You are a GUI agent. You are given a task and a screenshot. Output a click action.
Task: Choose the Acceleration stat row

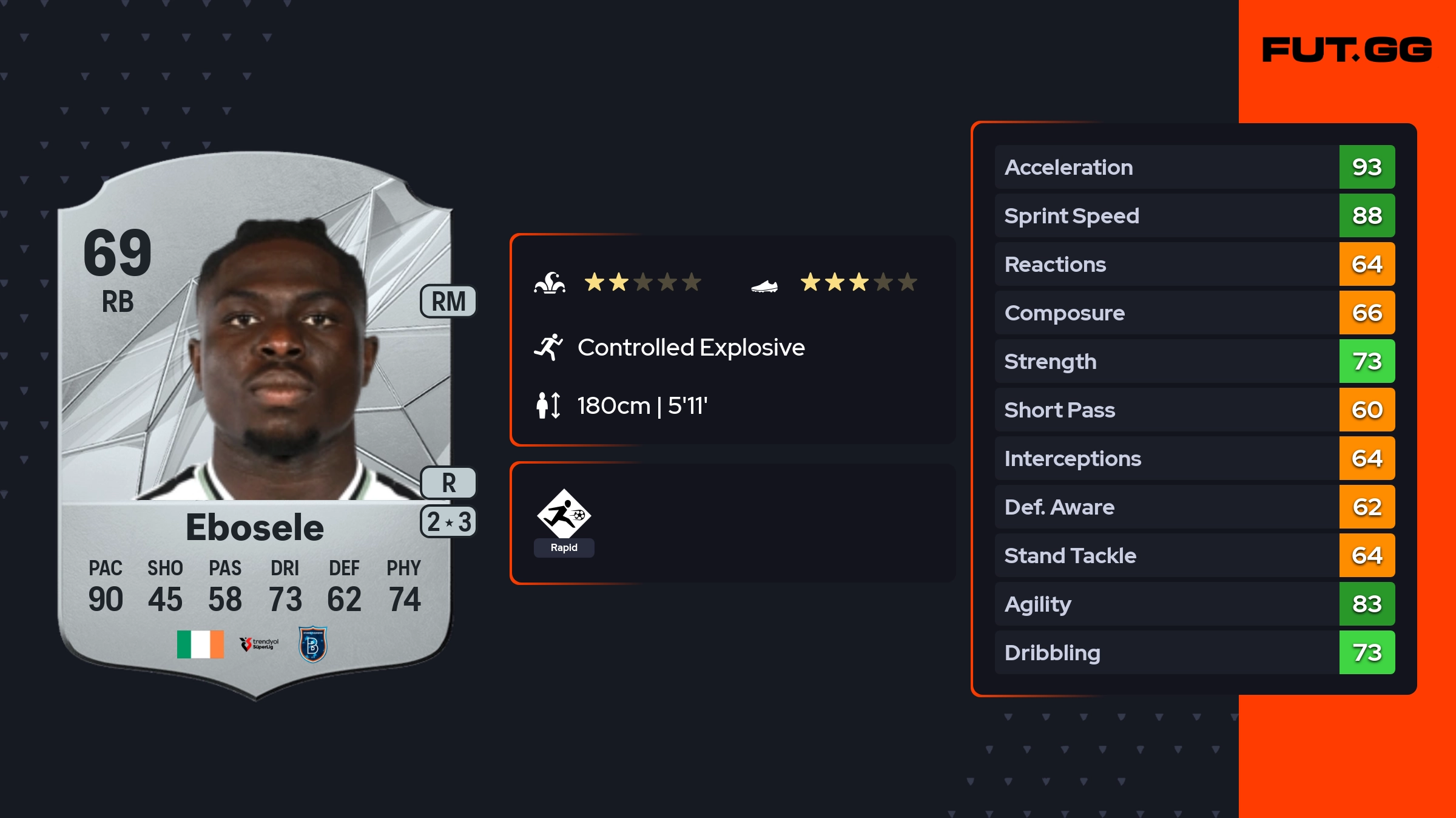1194,167
